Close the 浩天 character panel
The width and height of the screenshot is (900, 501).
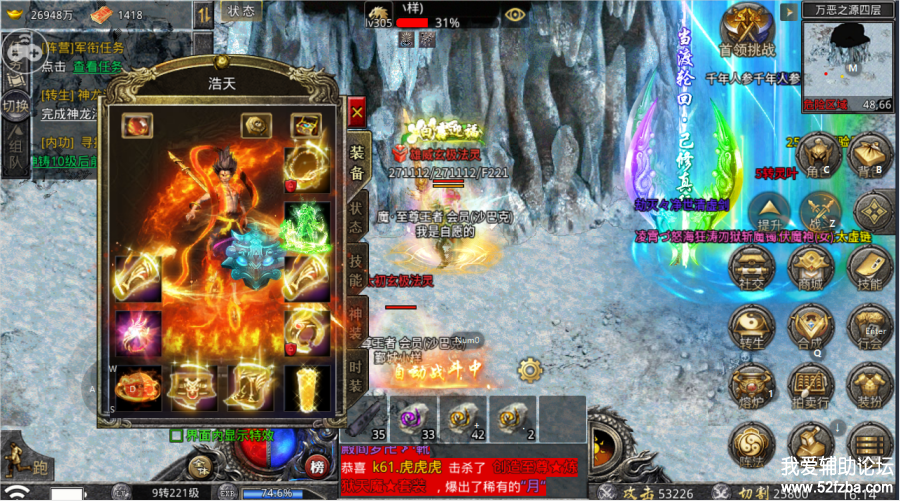coord(356,114)
